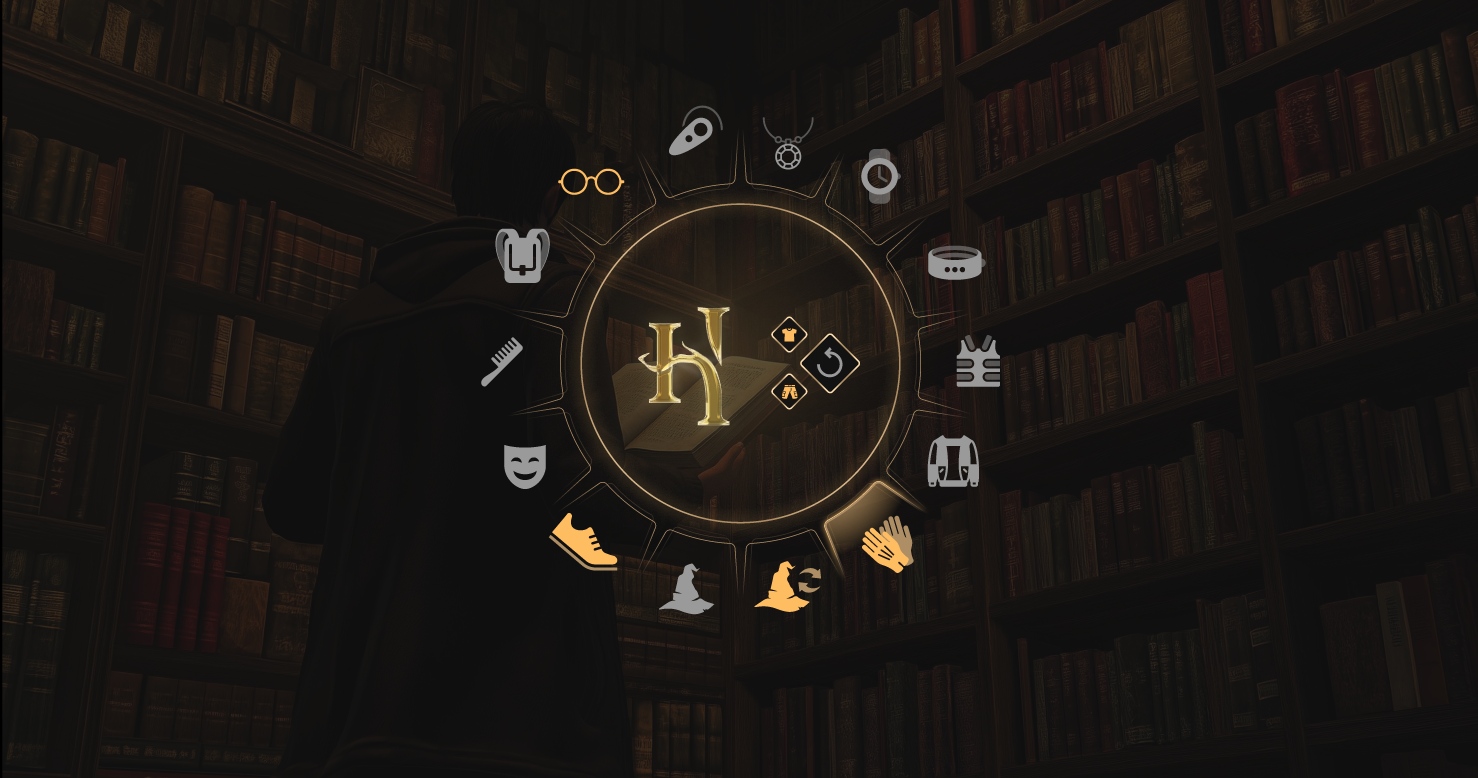Select the wristwatch slot icon
The image size is (1478, 778).
coord(880,178)
